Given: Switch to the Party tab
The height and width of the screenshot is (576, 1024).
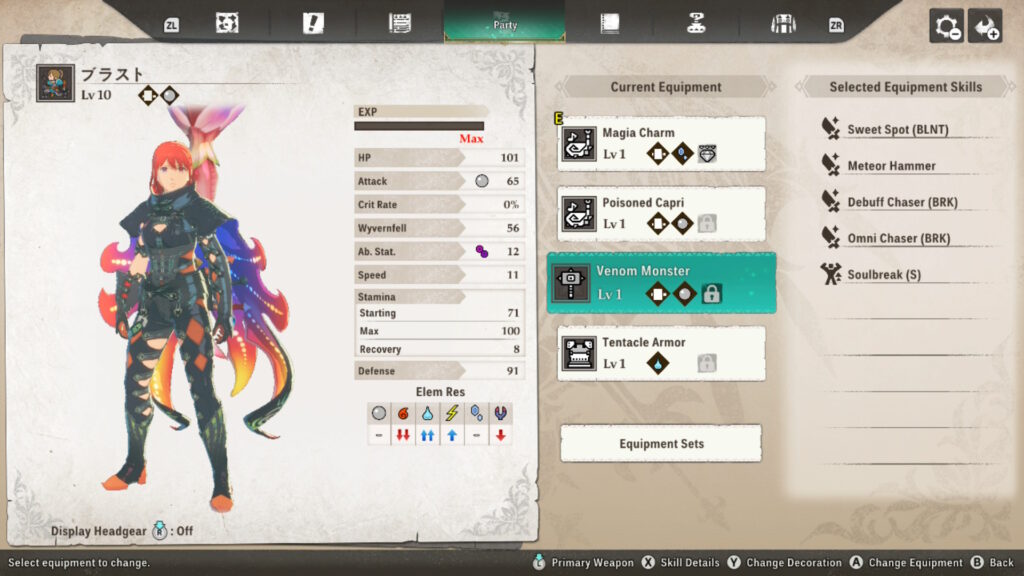Looking at the screenshot, I should point(505,24).
